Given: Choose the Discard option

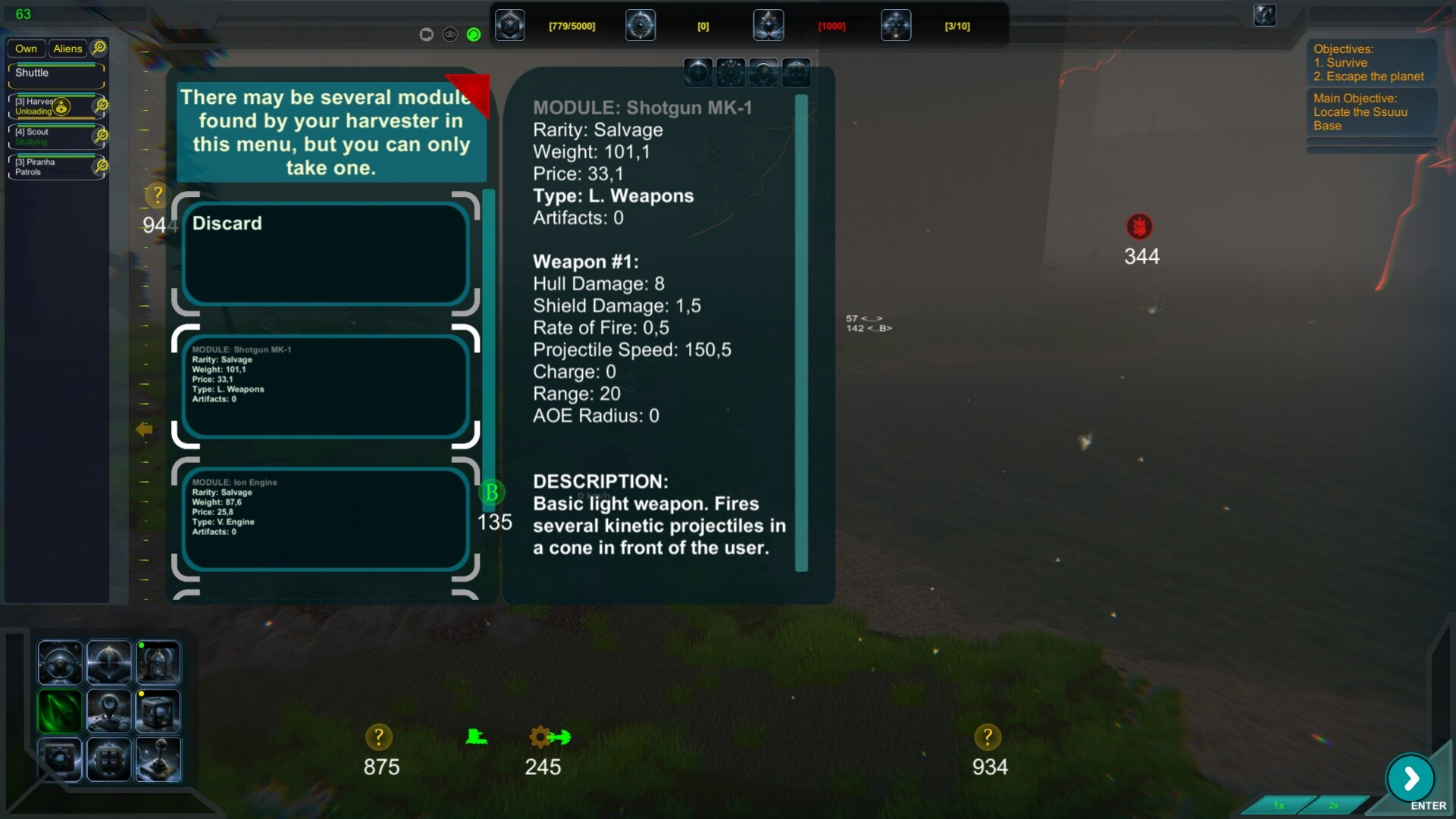Looking at the screenshot, I should coord(325,254).
